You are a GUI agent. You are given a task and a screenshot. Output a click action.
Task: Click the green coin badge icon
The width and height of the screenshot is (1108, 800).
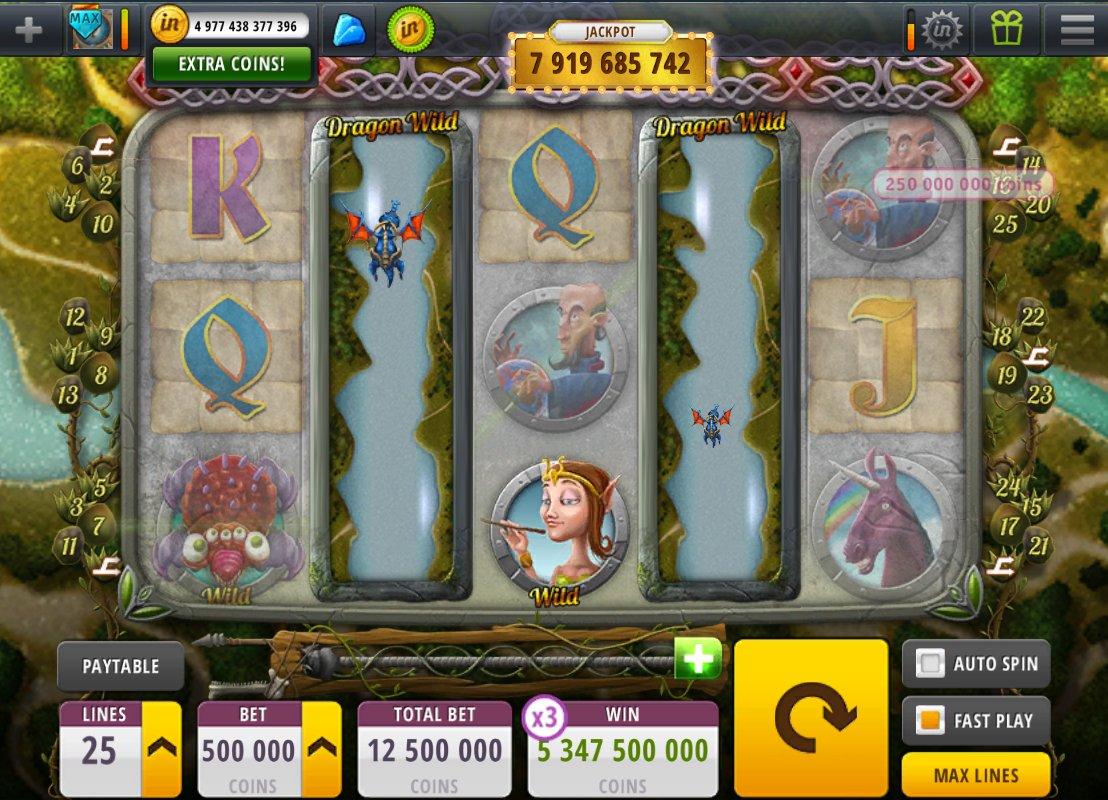click(x=410, y=29)
